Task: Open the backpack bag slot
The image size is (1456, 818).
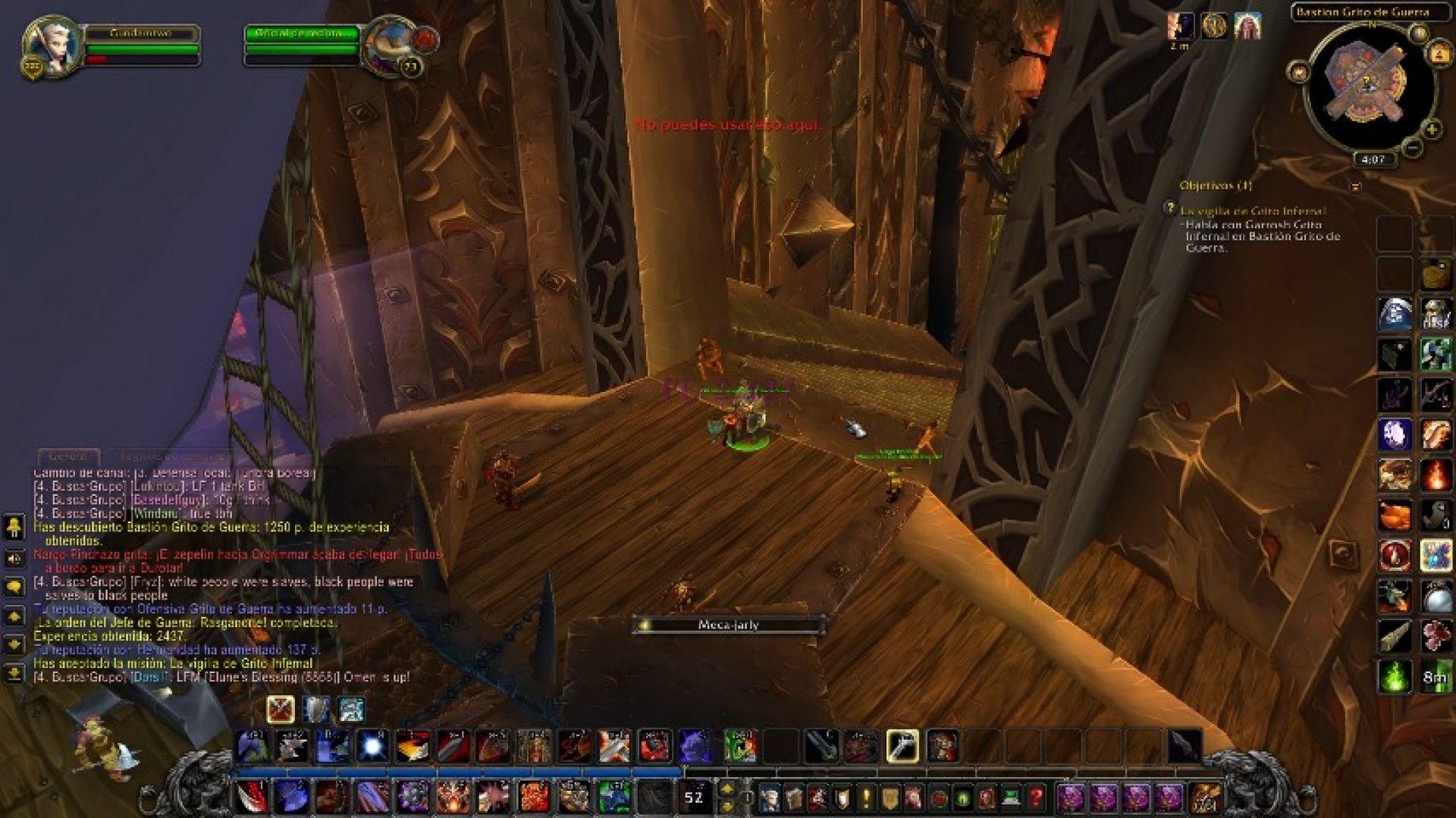Action: (x=1203, y=798)
